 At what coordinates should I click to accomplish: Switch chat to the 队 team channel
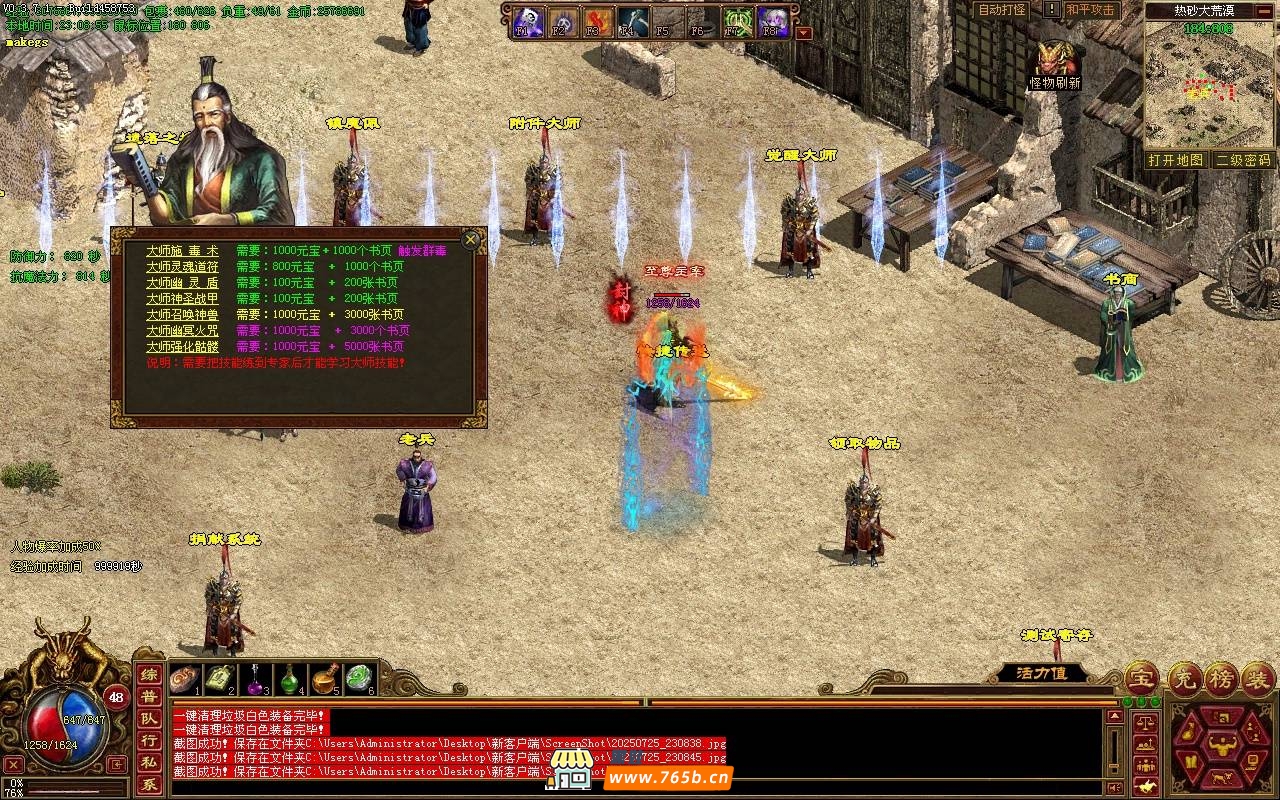click(x=148, y=718)
